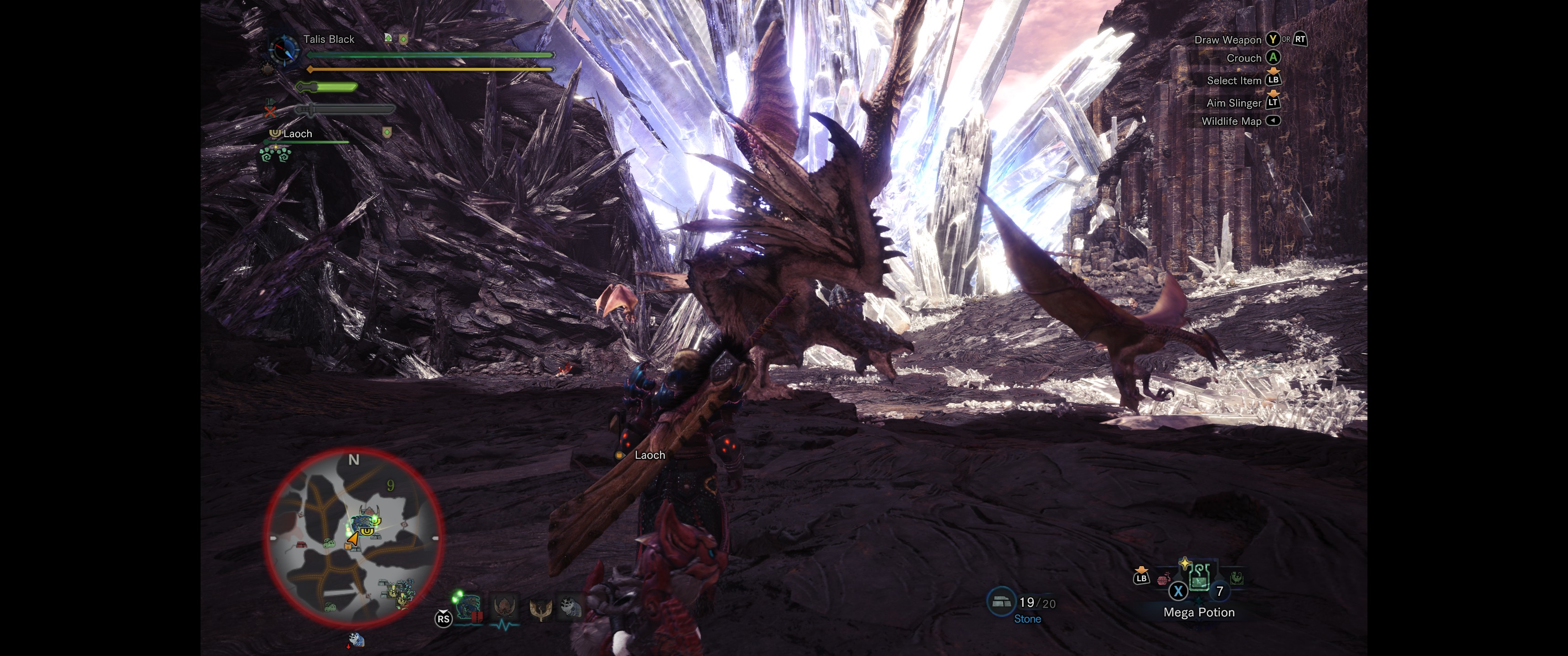Image resolution: width=1568 pixels, height=656 pixels.
Task: Select the Talis Black player name plate
Action: click(329, 40)
